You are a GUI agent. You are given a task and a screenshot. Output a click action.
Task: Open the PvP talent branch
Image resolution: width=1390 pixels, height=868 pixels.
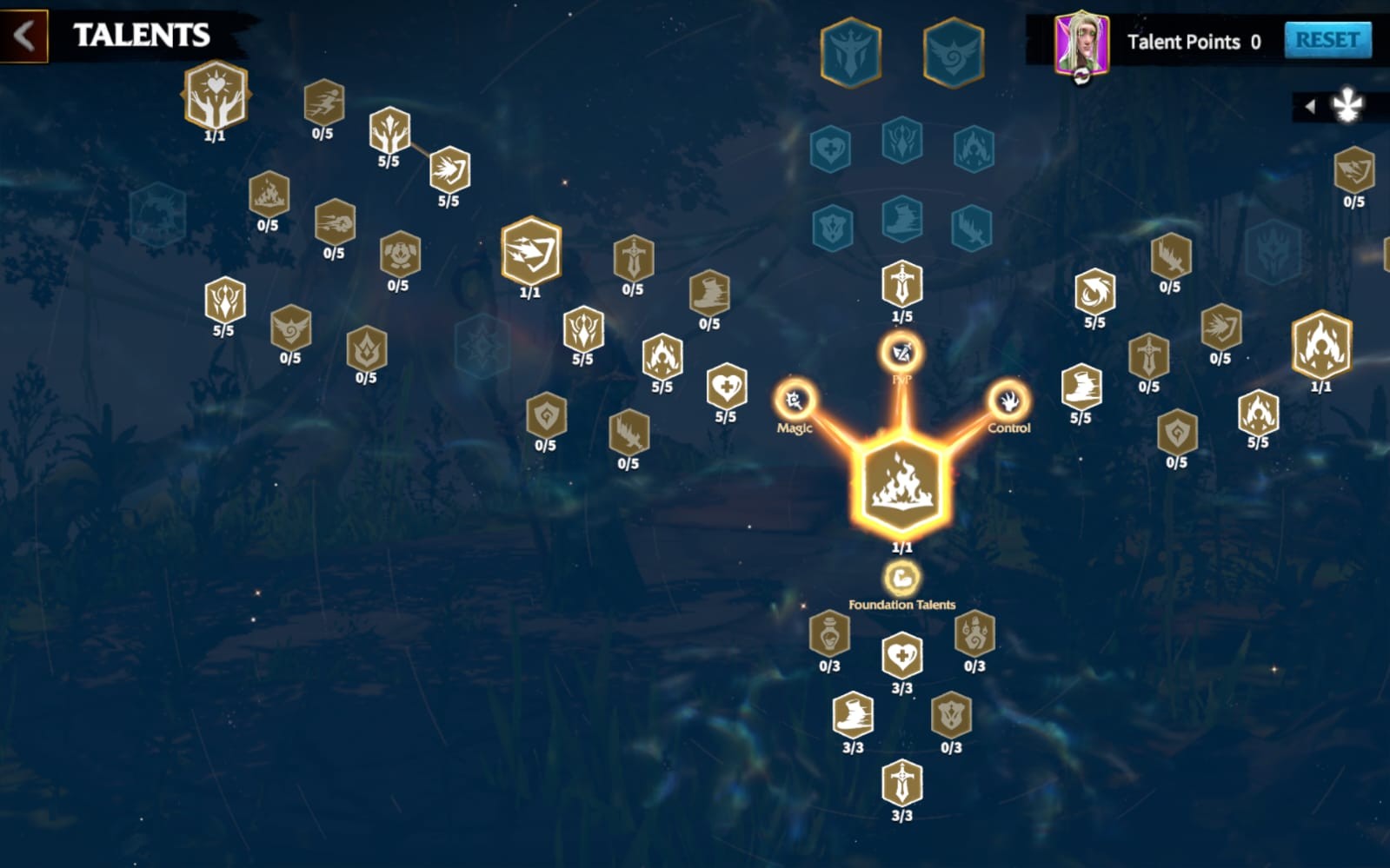tap(901, 353)
